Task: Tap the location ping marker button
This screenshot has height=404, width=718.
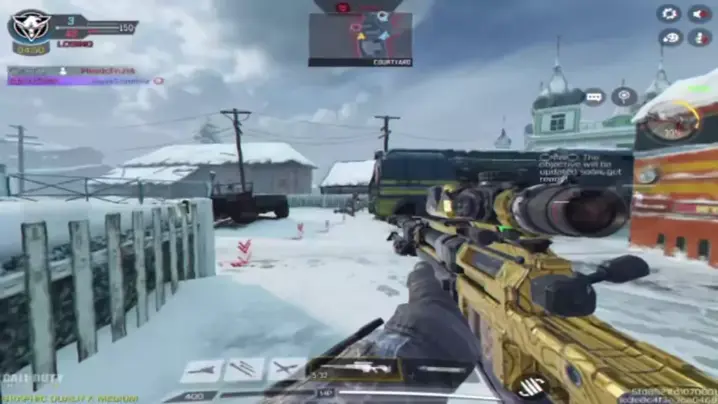Action: point(624,96)
